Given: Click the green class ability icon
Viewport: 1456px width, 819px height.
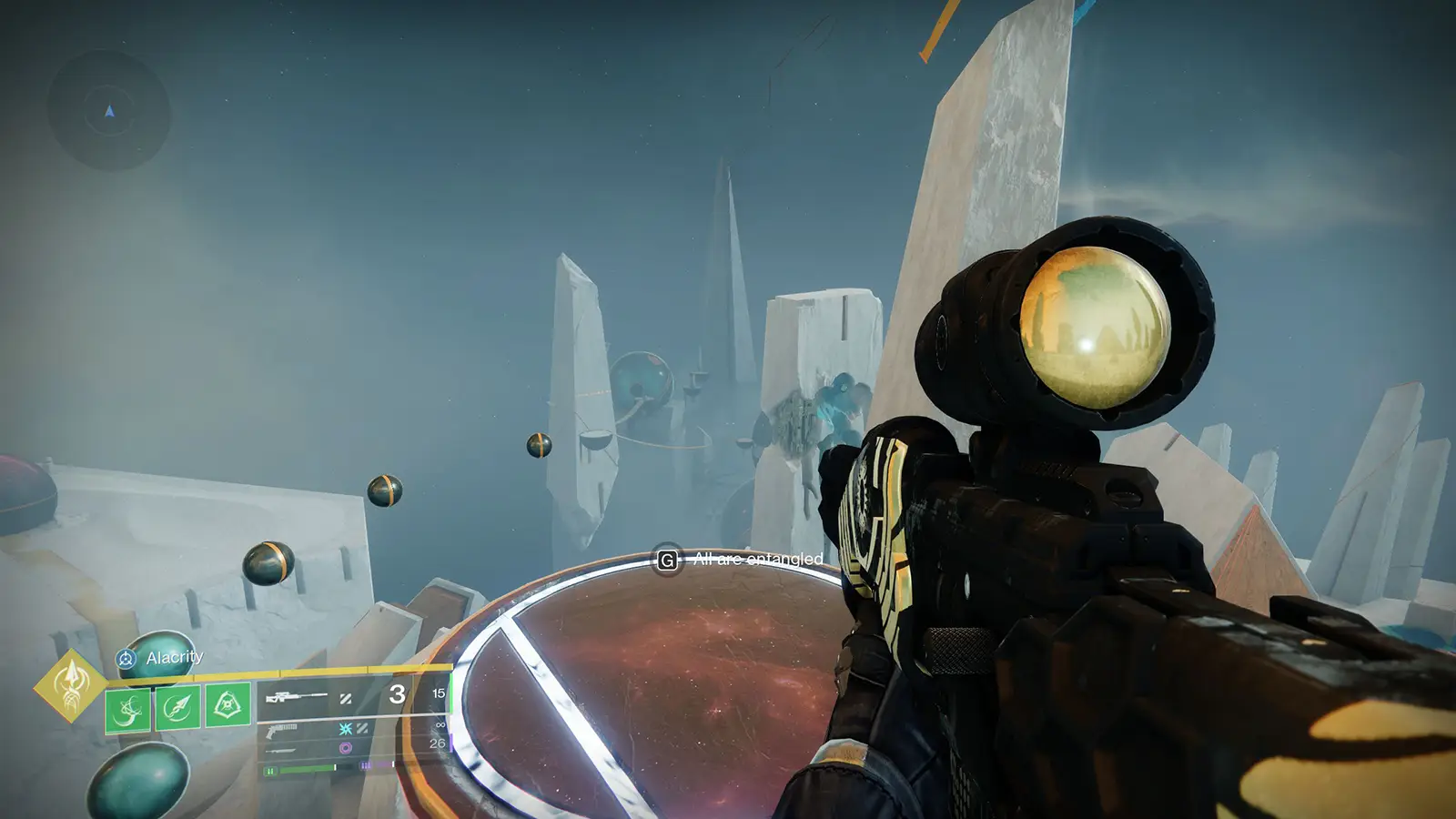Looking at the screenshot, I should click(227, 704).
